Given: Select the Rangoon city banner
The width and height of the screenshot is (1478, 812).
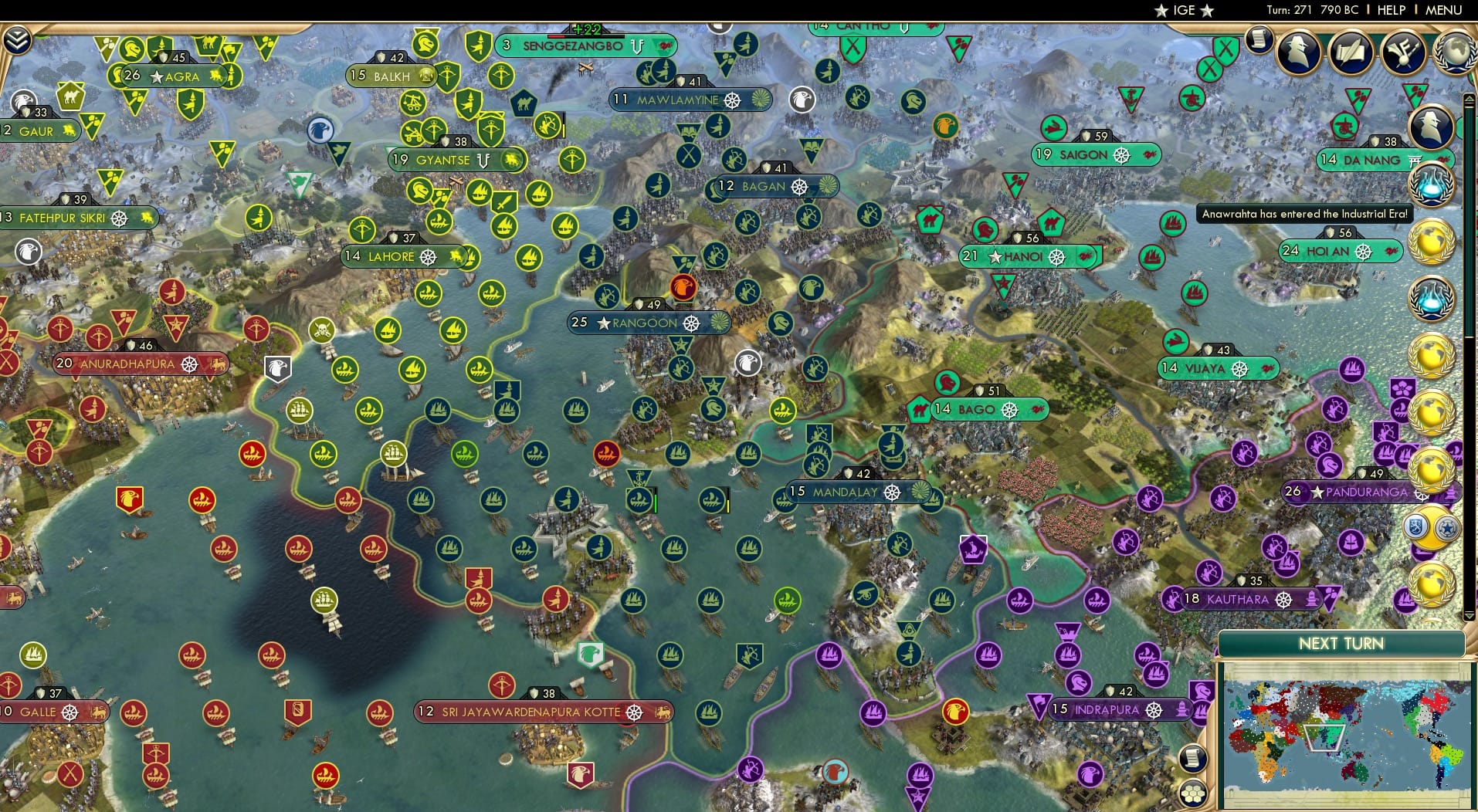Looking at the screenshot, I should pos(647,323).
